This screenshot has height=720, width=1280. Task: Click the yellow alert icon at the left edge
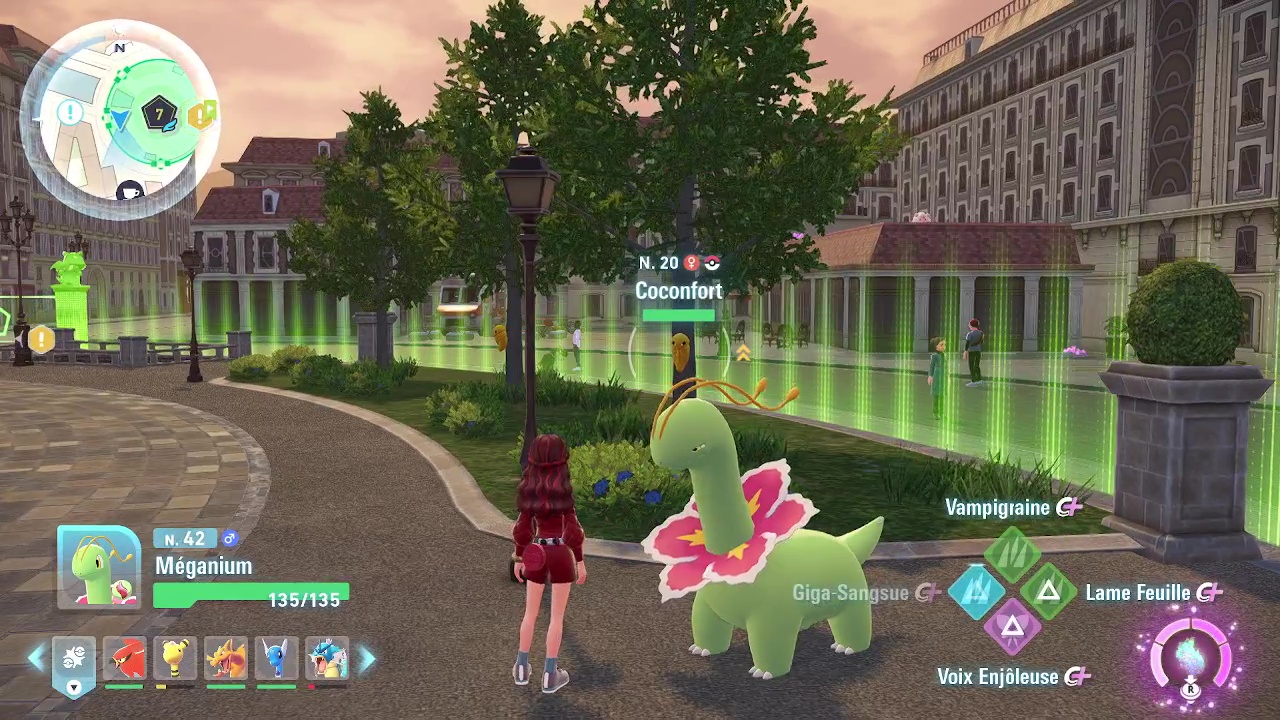[x=41, y=341]
